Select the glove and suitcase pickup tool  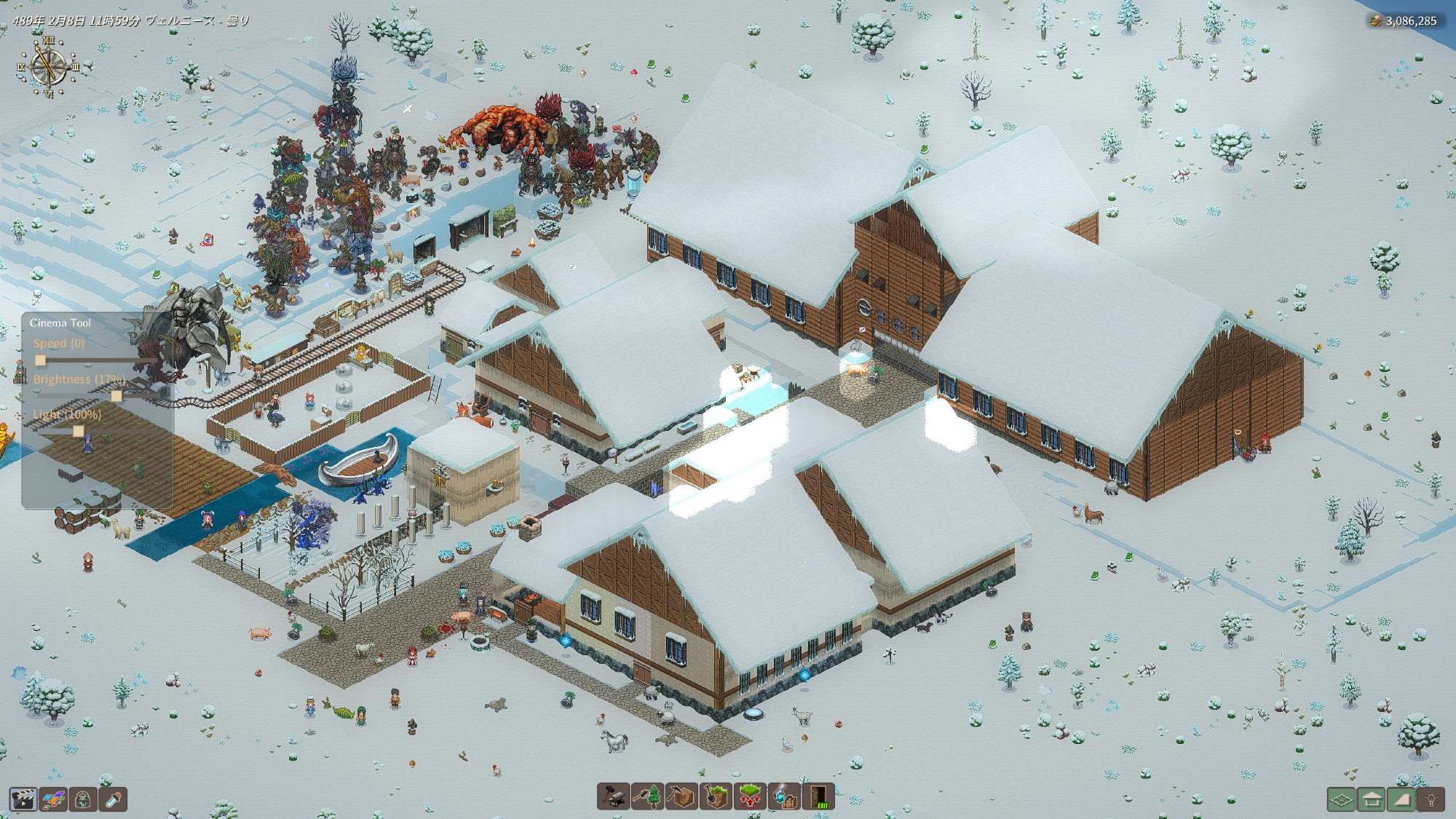784,796
